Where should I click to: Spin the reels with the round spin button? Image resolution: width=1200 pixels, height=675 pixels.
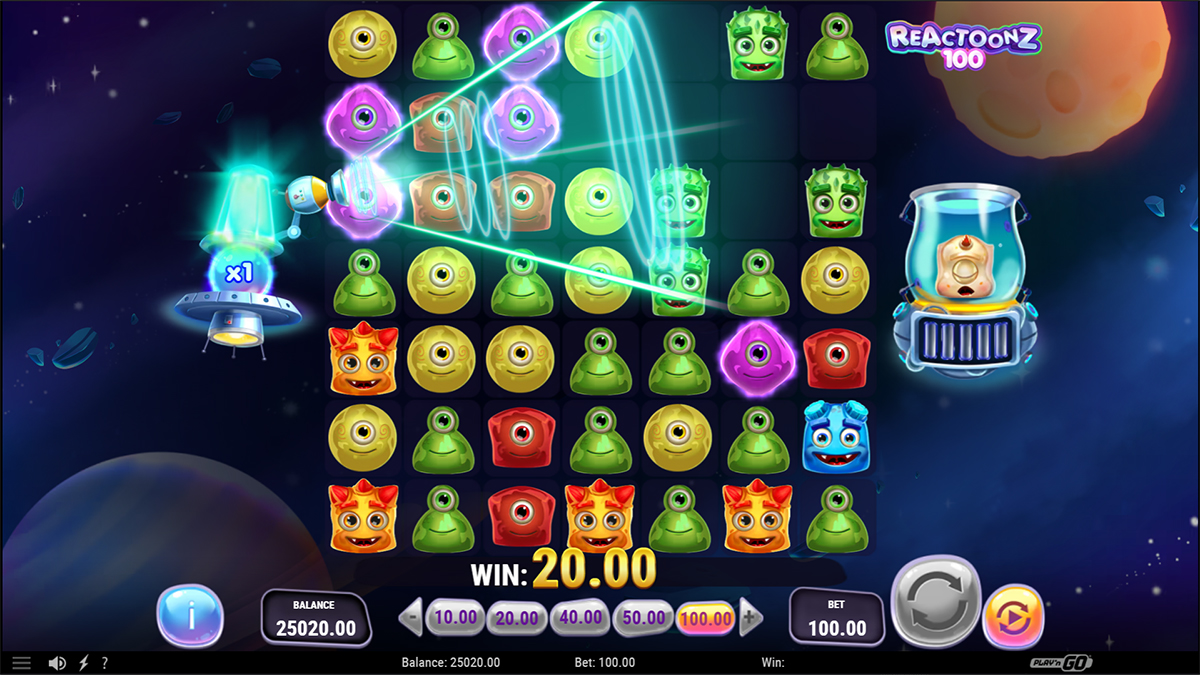[935, 602]
